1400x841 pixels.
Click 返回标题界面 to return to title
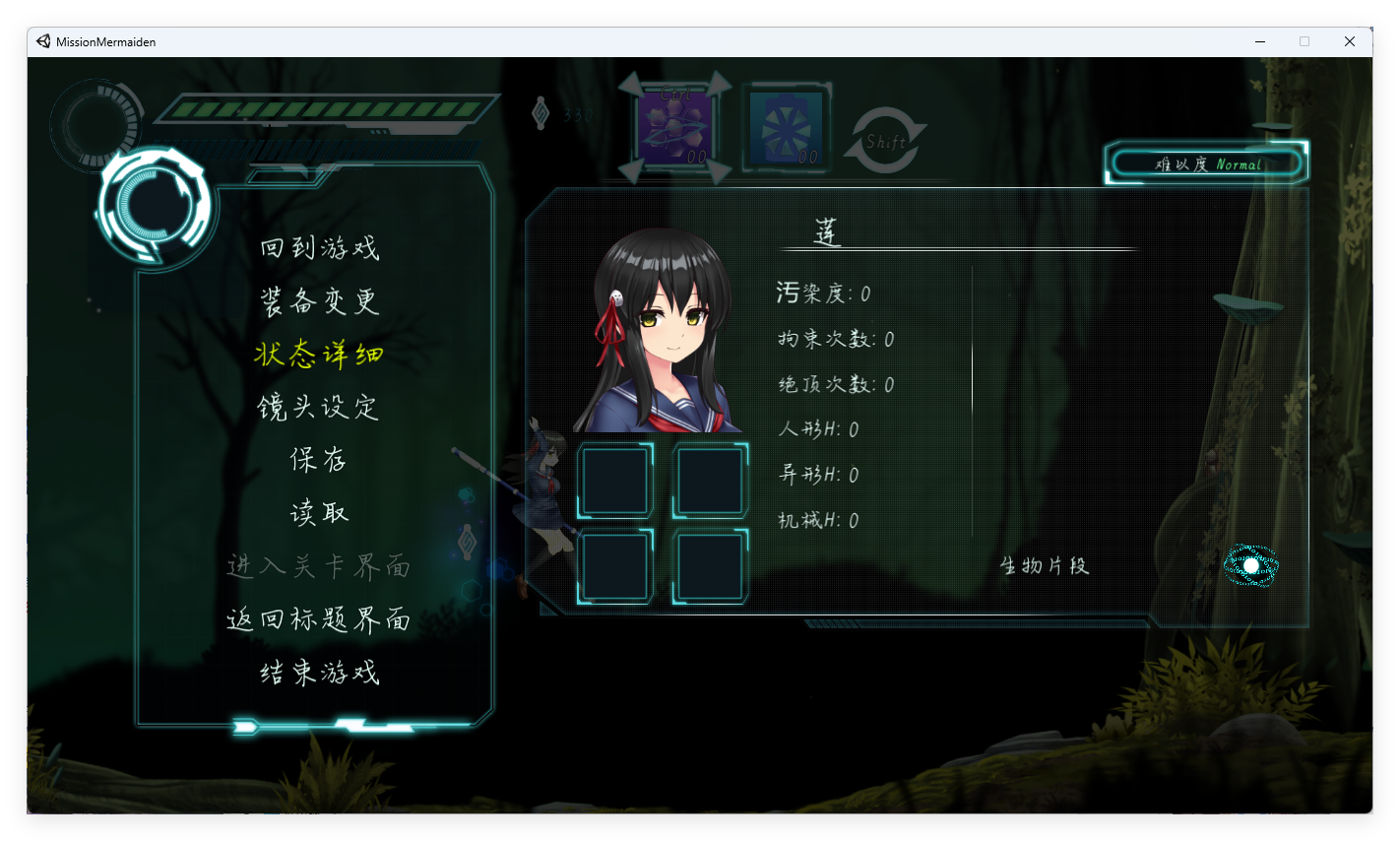pos(317,619)
